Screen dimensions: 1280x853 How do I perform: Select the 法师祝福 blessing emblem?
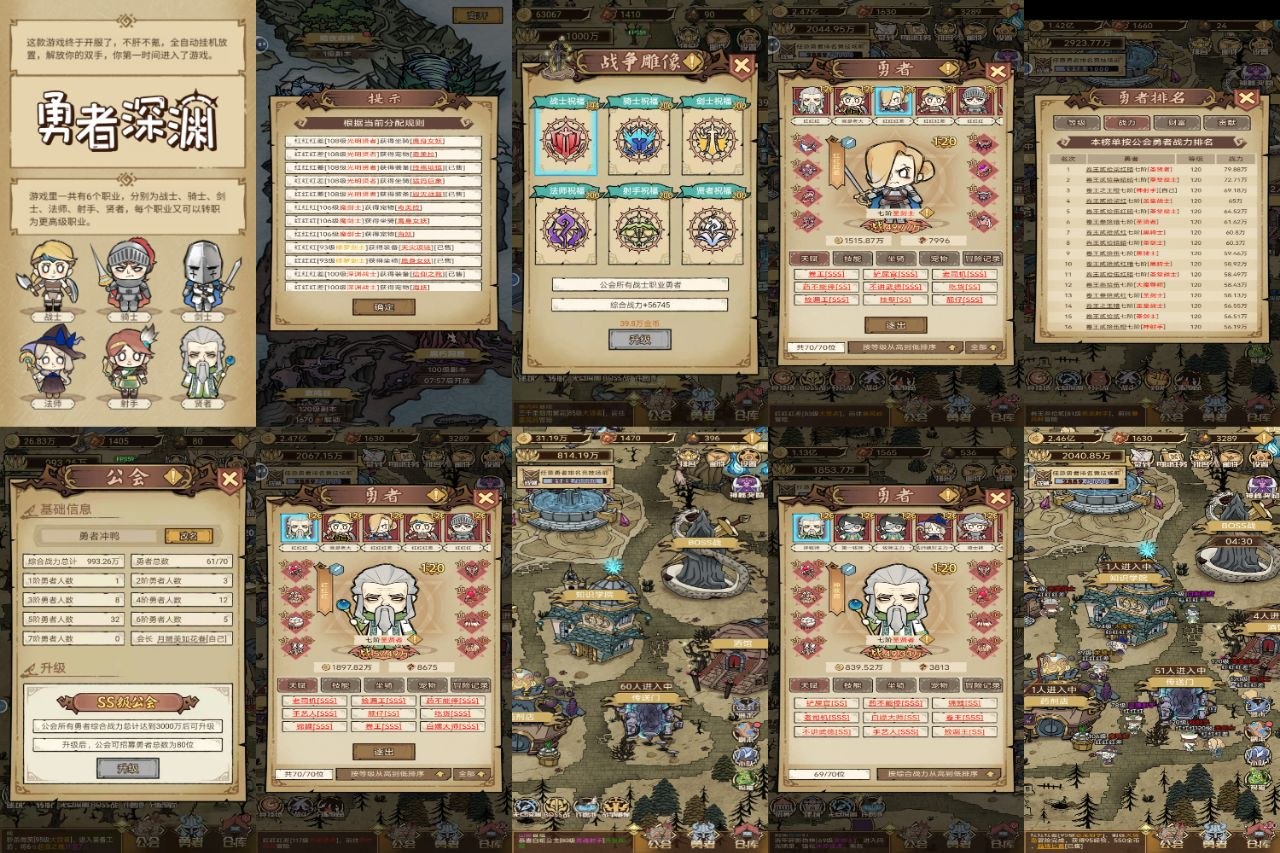tap(565, 230)
